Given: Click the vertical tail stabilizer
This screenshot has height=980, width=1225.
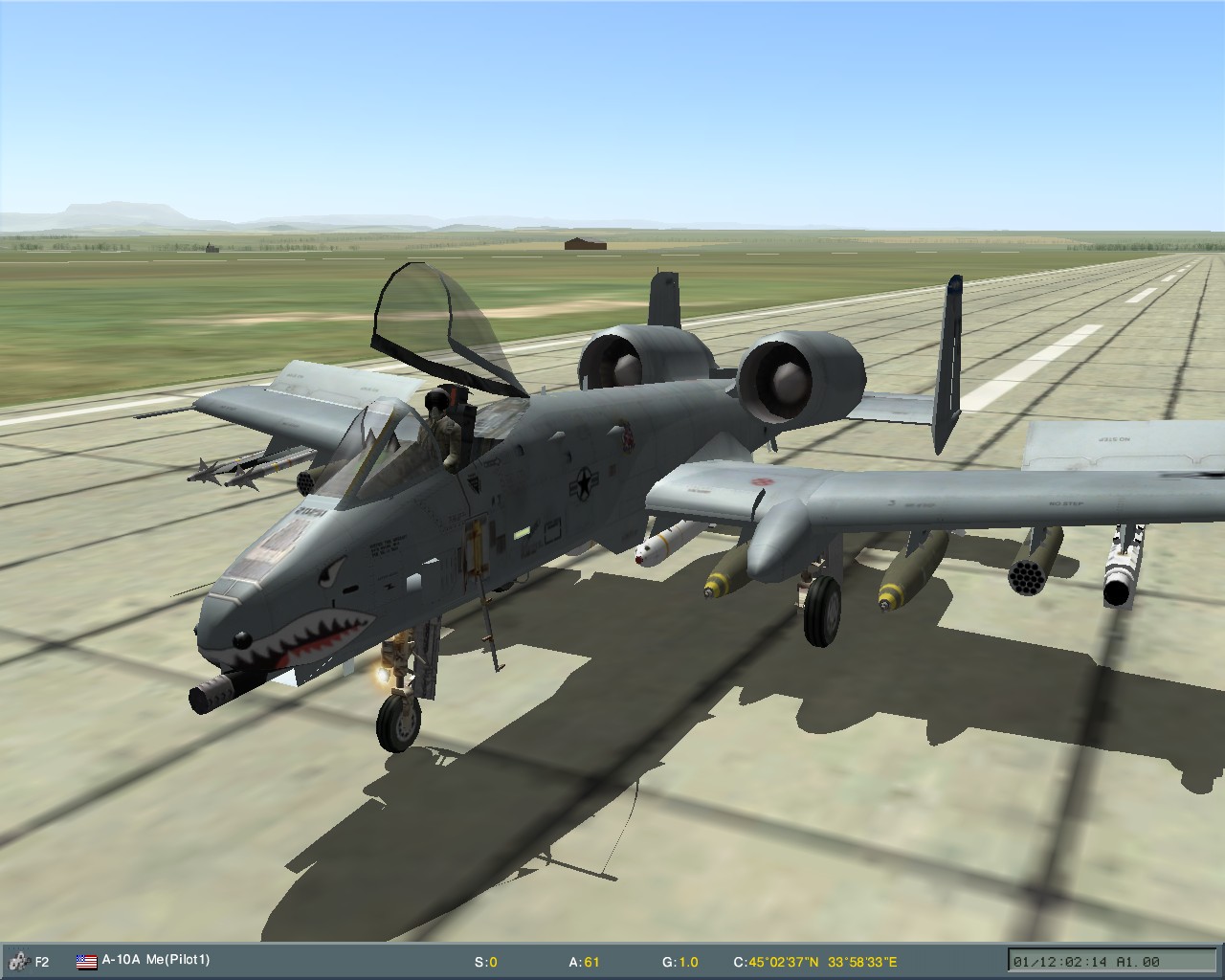Looking at the screenshot, I should (947, 354).
